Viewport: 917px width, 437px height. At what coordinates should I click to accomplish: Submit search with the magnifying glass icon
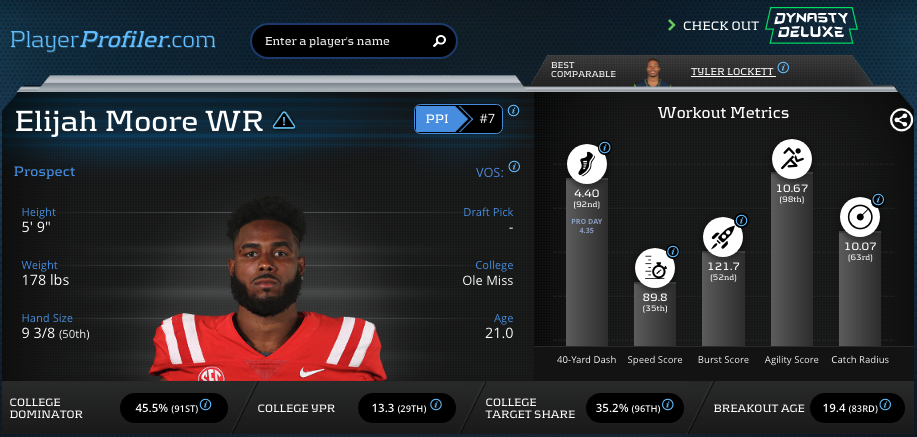tap(438, 42)
